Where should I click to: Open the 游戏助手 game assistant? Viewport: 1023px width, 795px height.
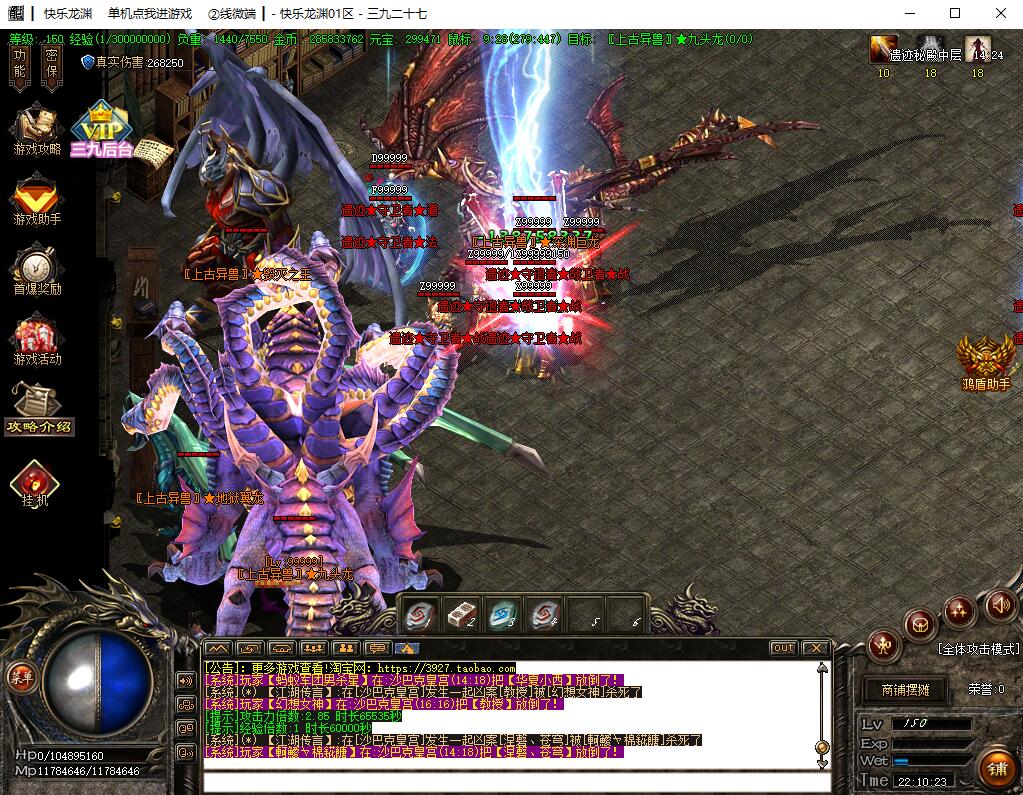(x=37, y=198)
